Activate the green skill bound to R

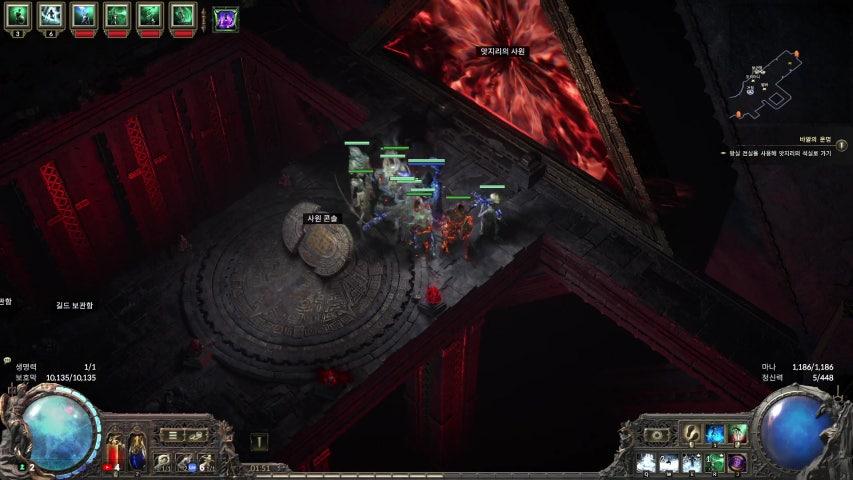pos(716,462)
